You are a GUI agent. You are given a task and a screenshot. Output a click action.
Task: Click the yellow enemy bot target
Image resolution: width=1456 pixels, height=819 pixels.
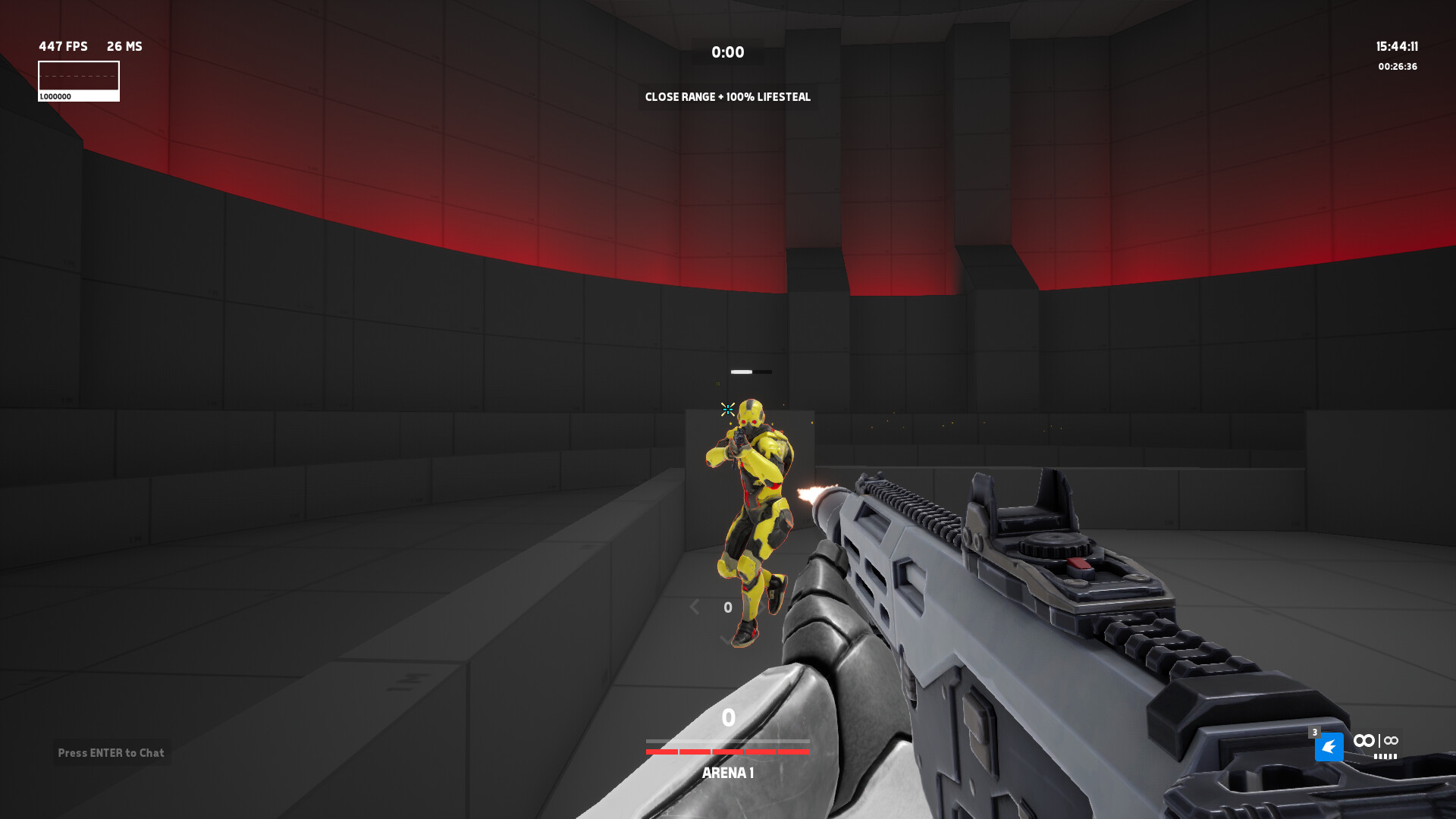751,493
